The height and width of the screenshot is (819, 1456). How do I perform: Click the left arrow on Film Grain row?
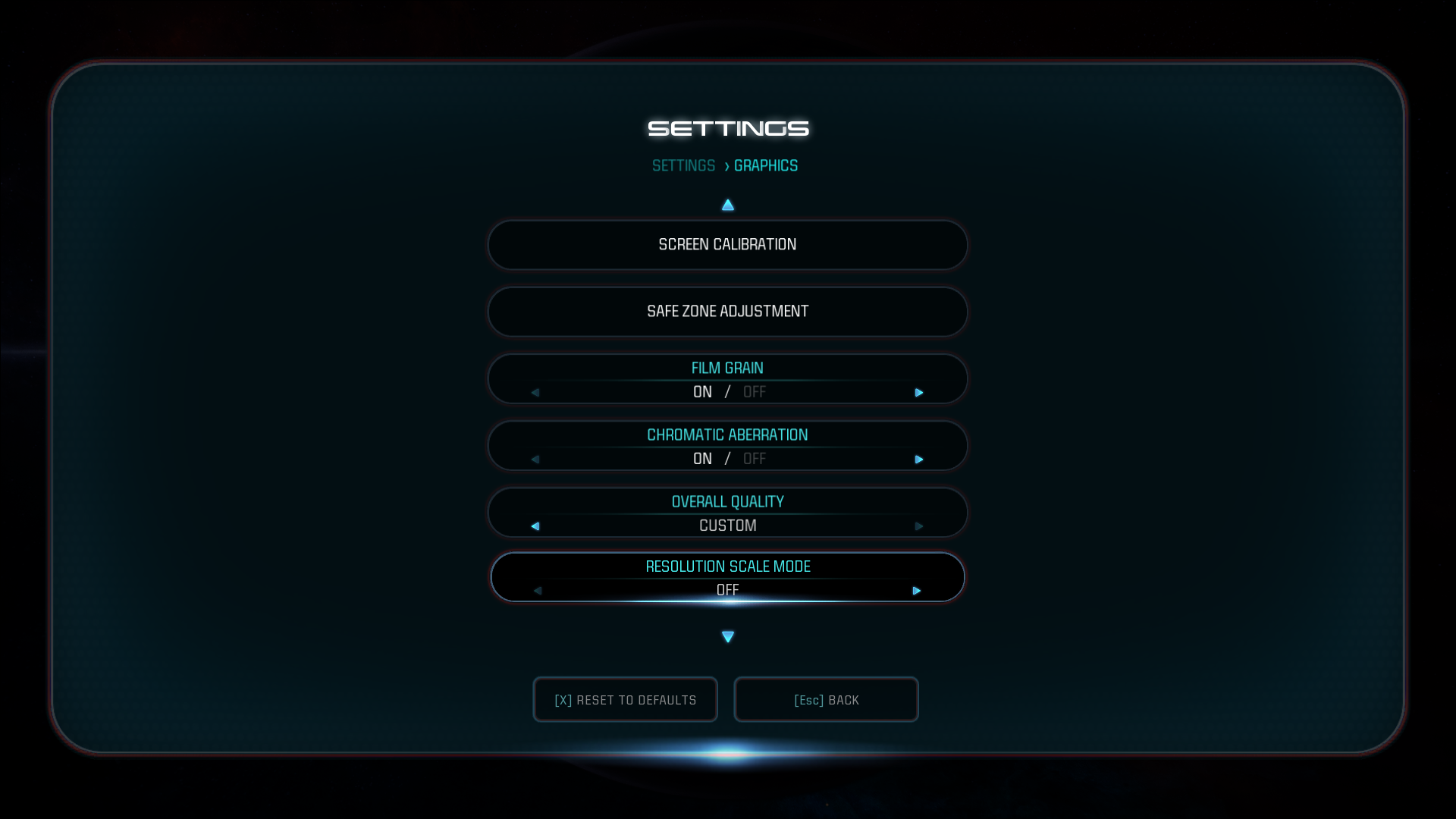click(x=535, y=393)
